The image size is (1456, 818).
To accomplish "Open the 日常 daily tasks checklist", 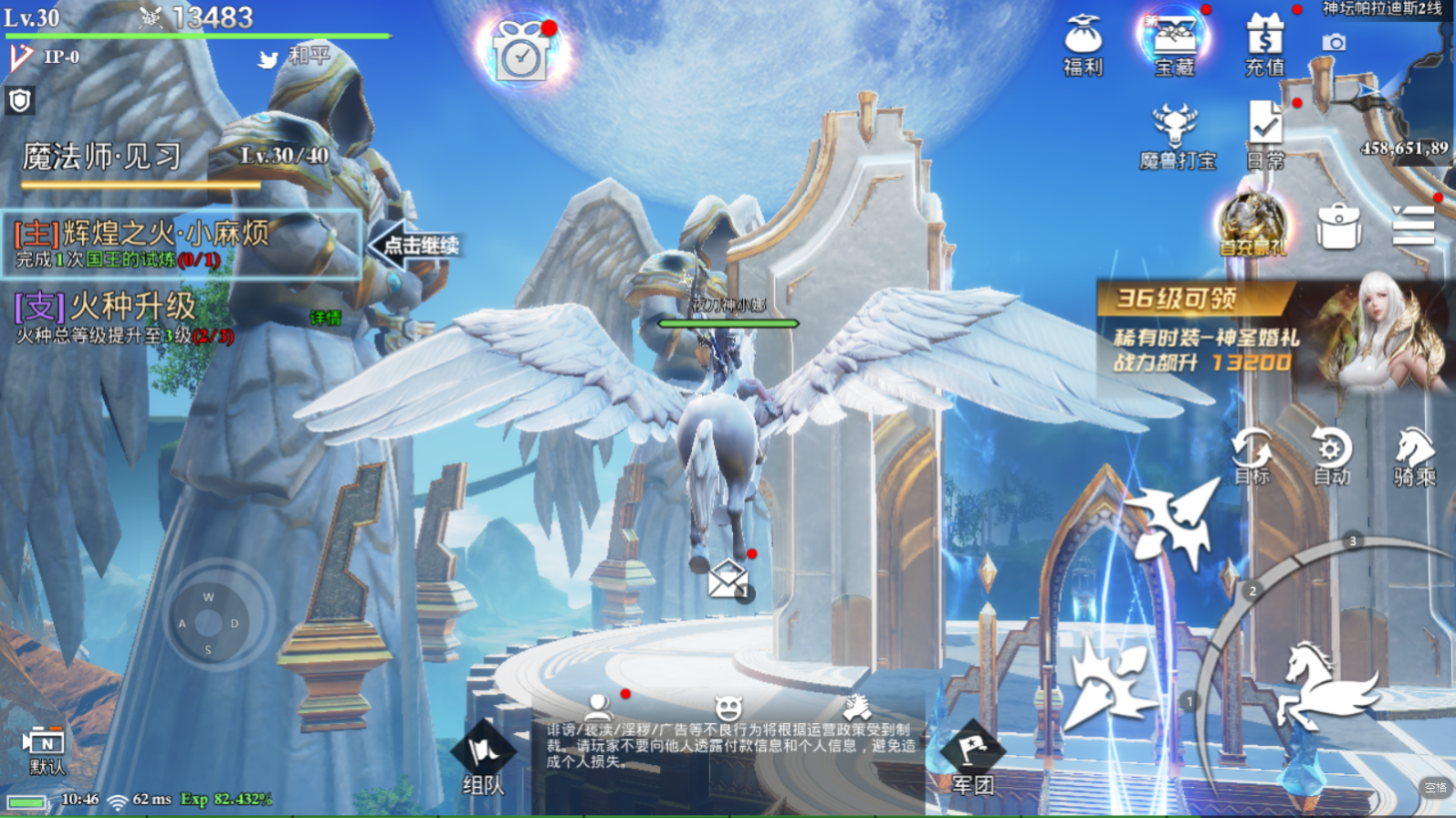I will (x=1265, y=135).
